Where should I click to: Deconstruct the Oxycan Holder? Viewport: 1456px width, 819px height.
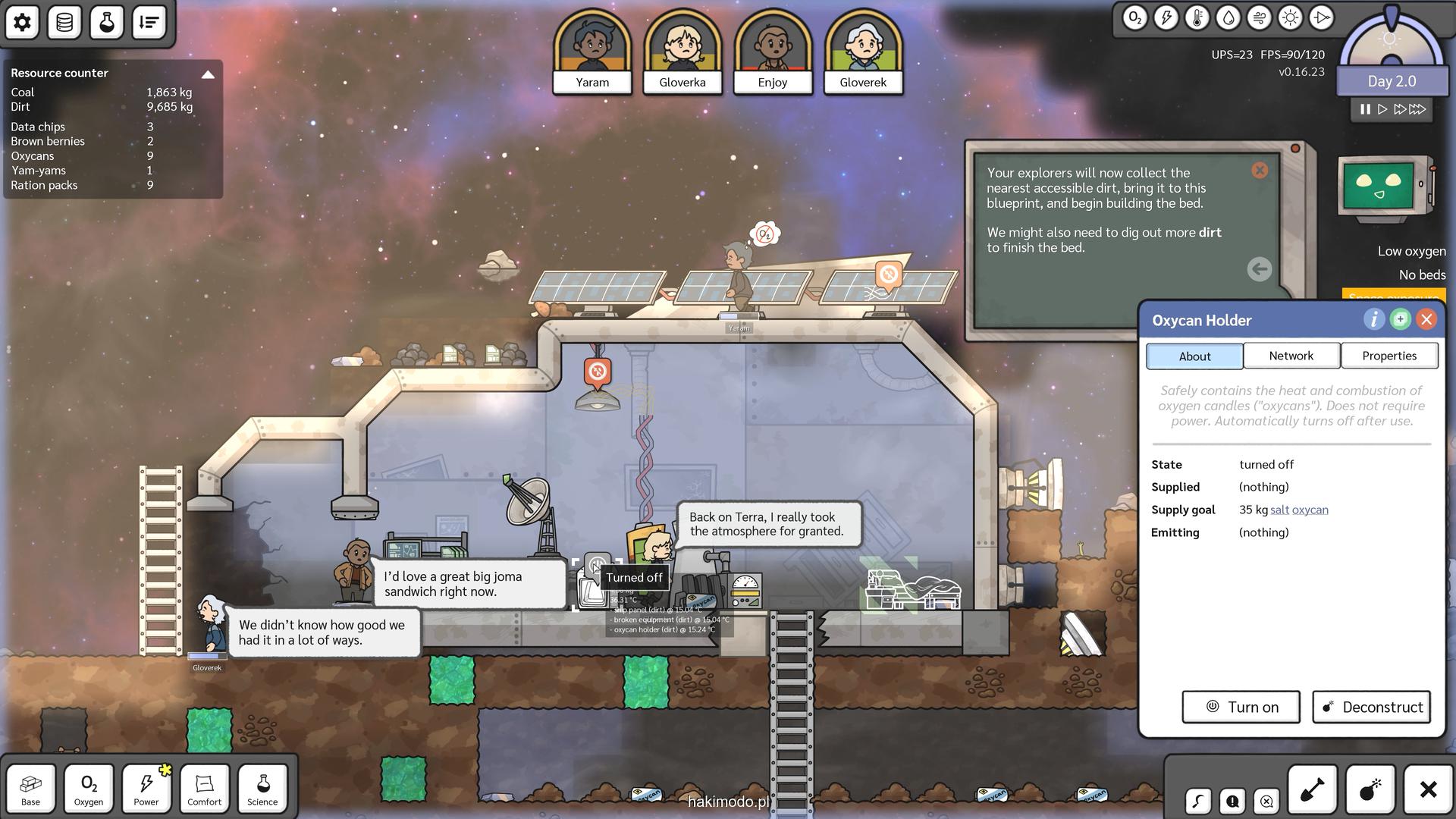(x=1371, y=707)
